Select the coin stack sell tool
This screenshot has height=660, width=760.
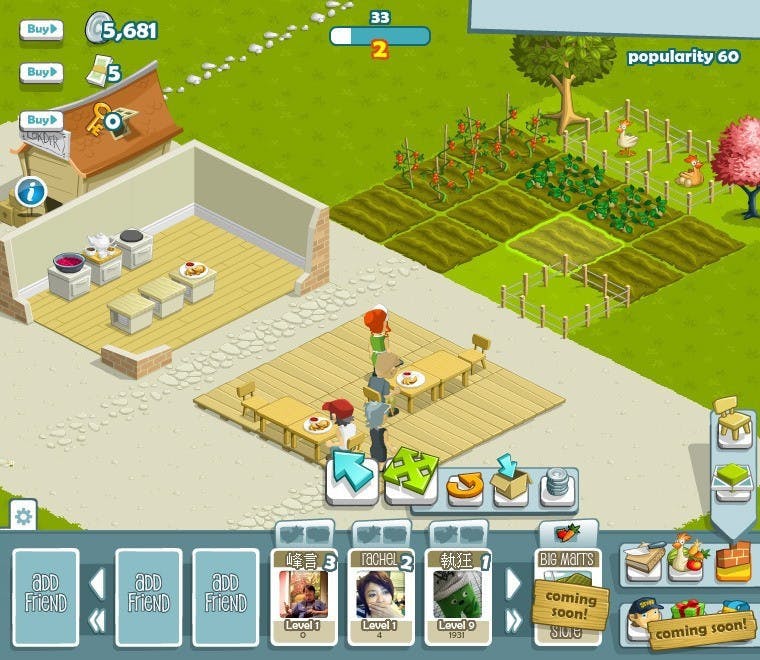tap(558, 487)
